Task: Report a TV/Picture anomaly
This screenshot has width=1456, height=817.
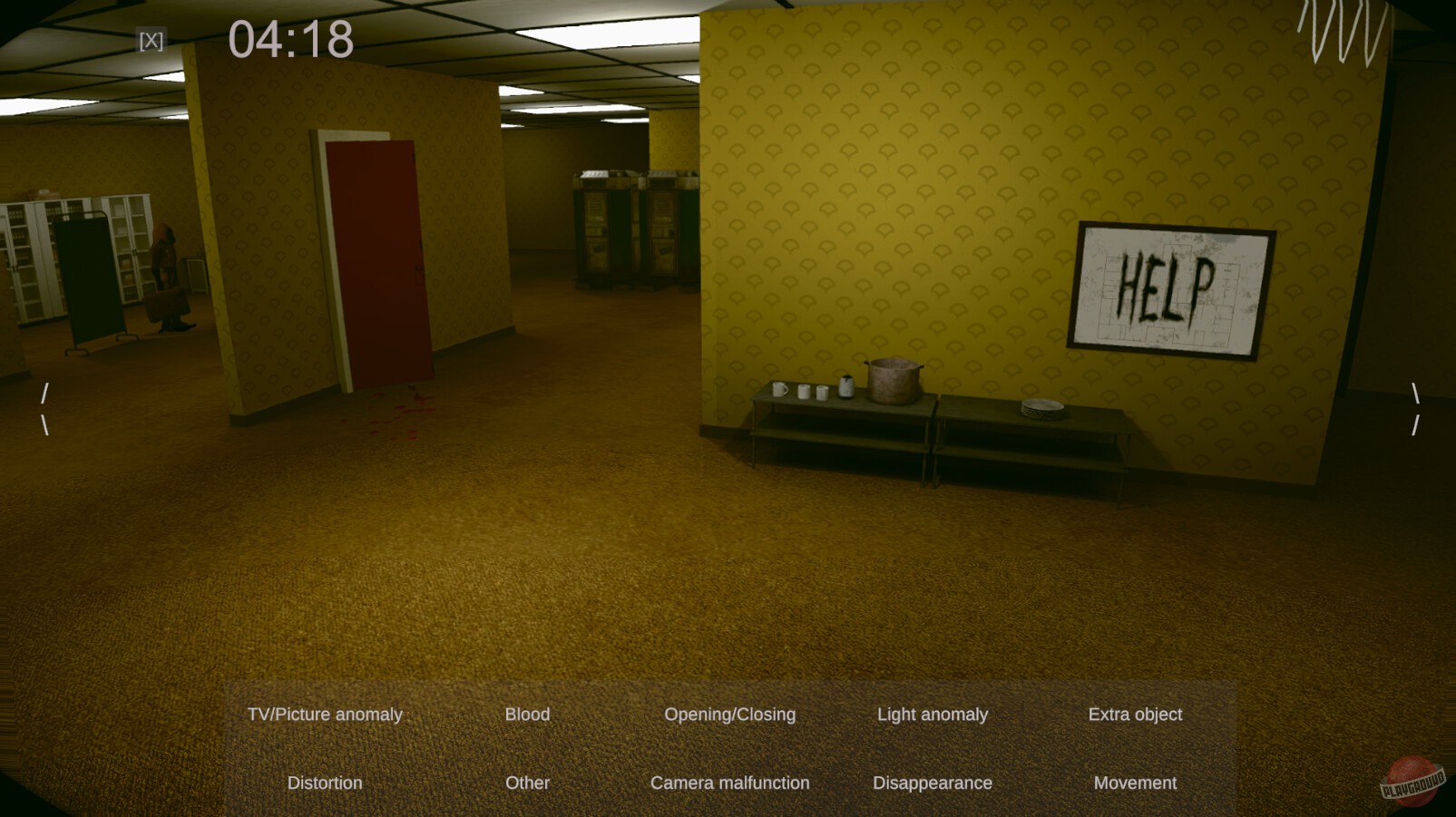Action: point(324,715)
